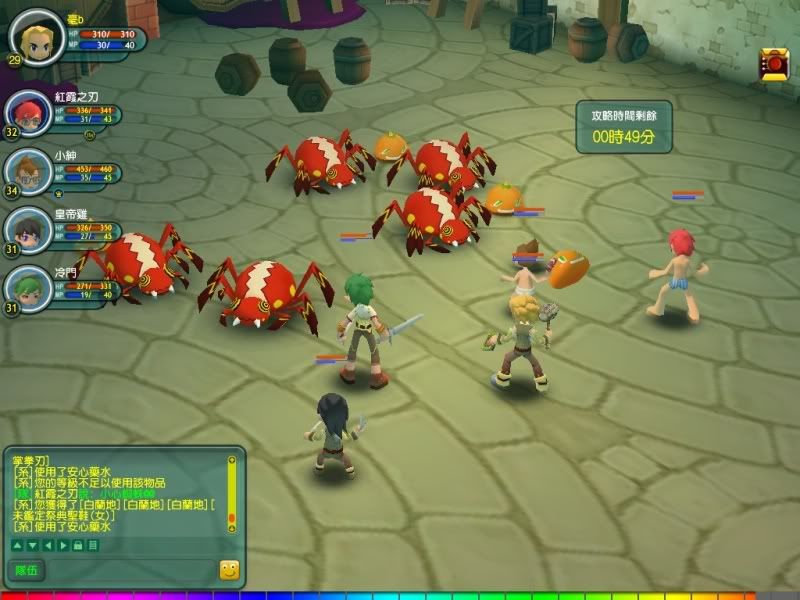Click the chat scrollbar's top arrow
Image resolution: width=800 pixels, height=600 pixels.
[232, 461]
